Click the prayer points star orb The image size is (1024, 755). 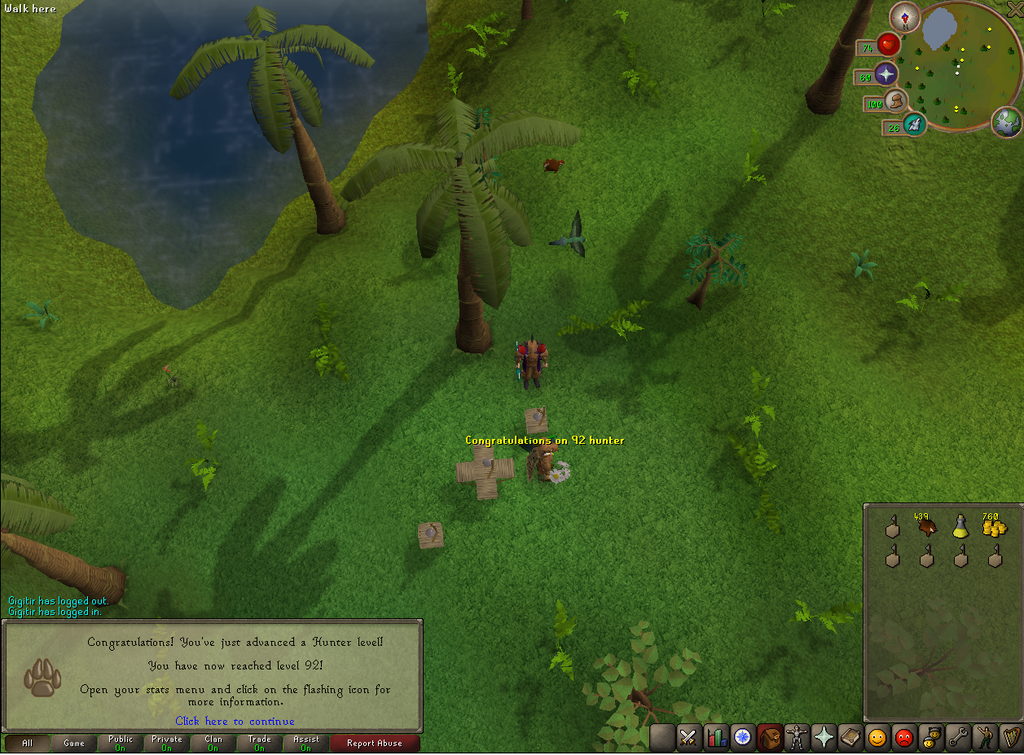(886, 74)
